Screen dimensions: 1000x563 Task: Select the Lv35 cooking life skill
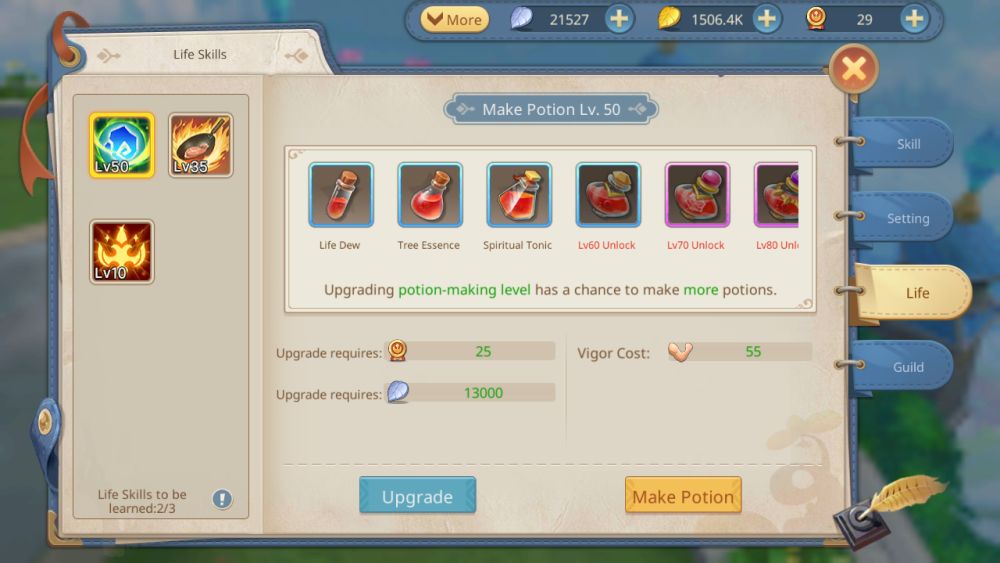pyautogui.click(x=200, y=145)
